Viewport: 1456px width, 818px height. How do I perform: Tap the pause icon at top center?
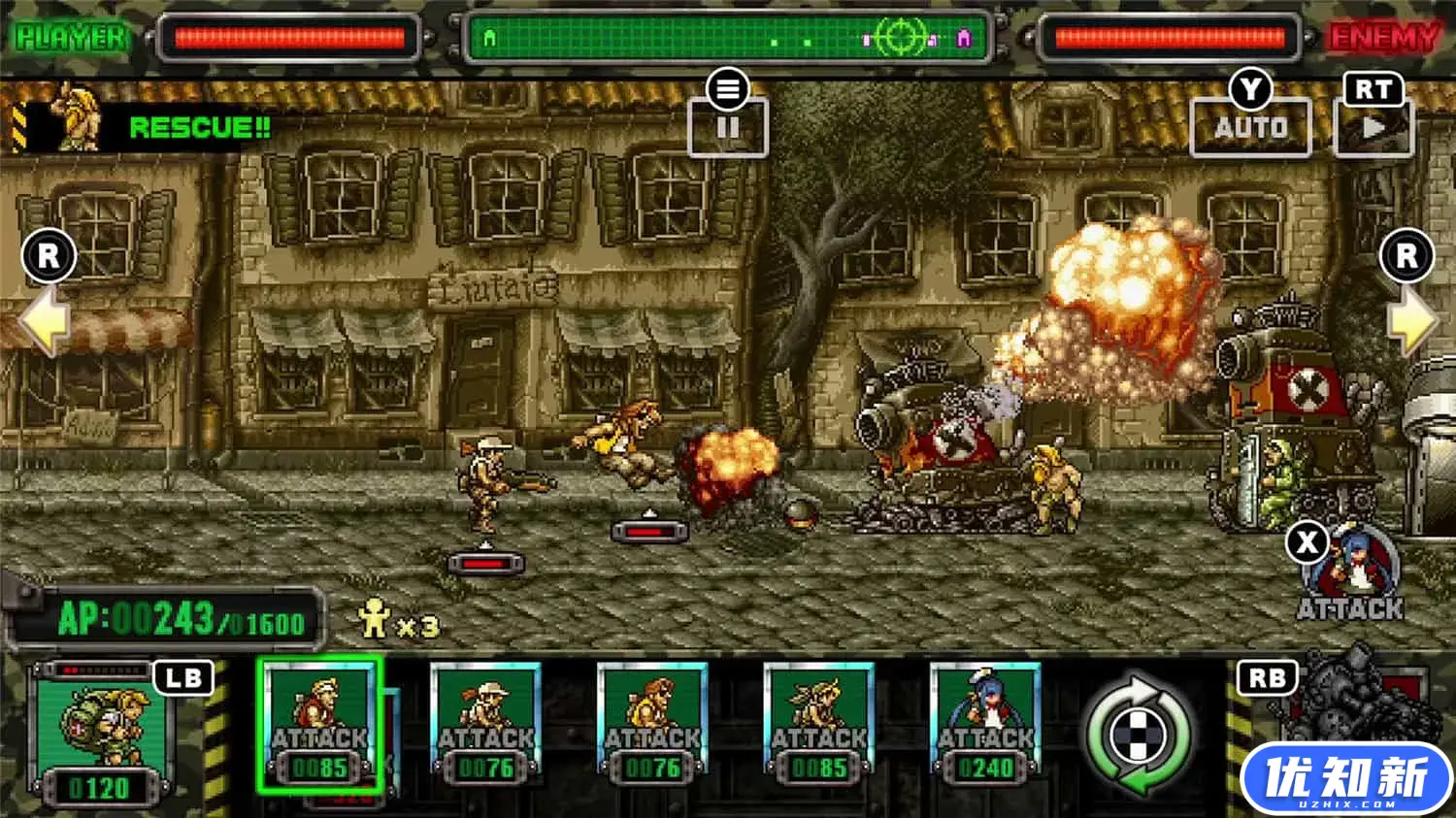(x=729, y=127)
